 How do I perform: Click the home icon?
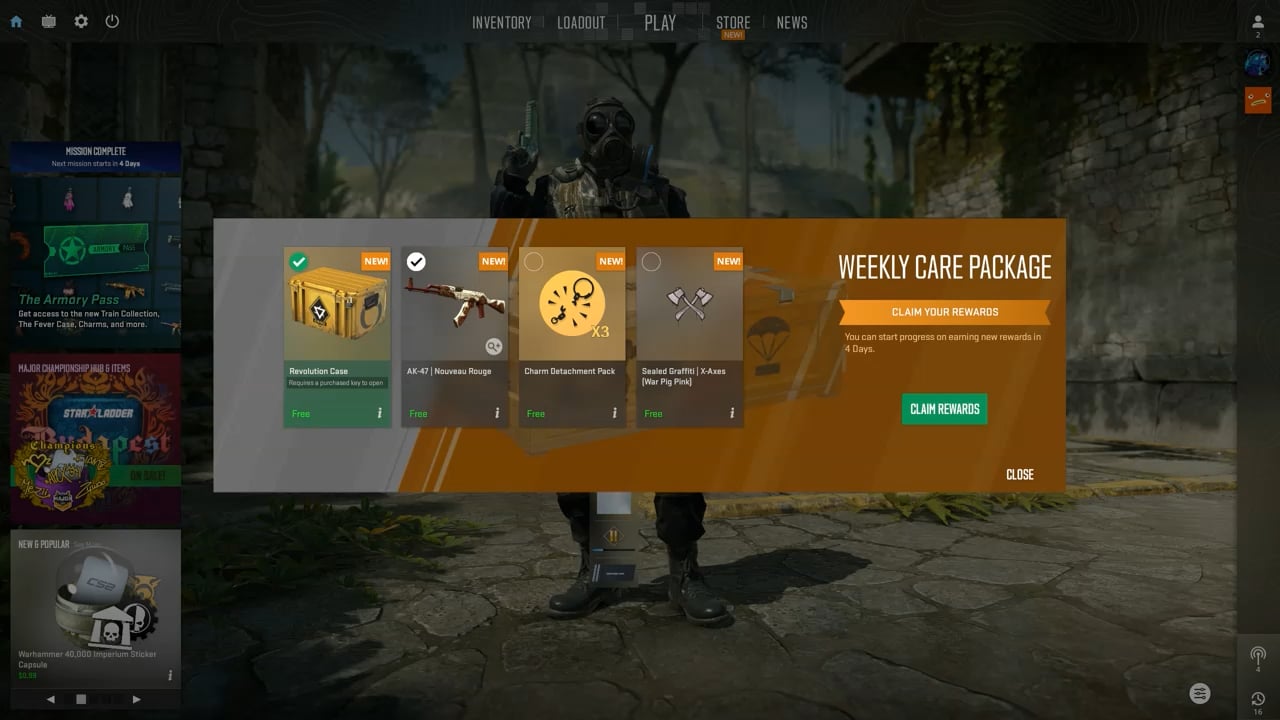coord(16,21)
